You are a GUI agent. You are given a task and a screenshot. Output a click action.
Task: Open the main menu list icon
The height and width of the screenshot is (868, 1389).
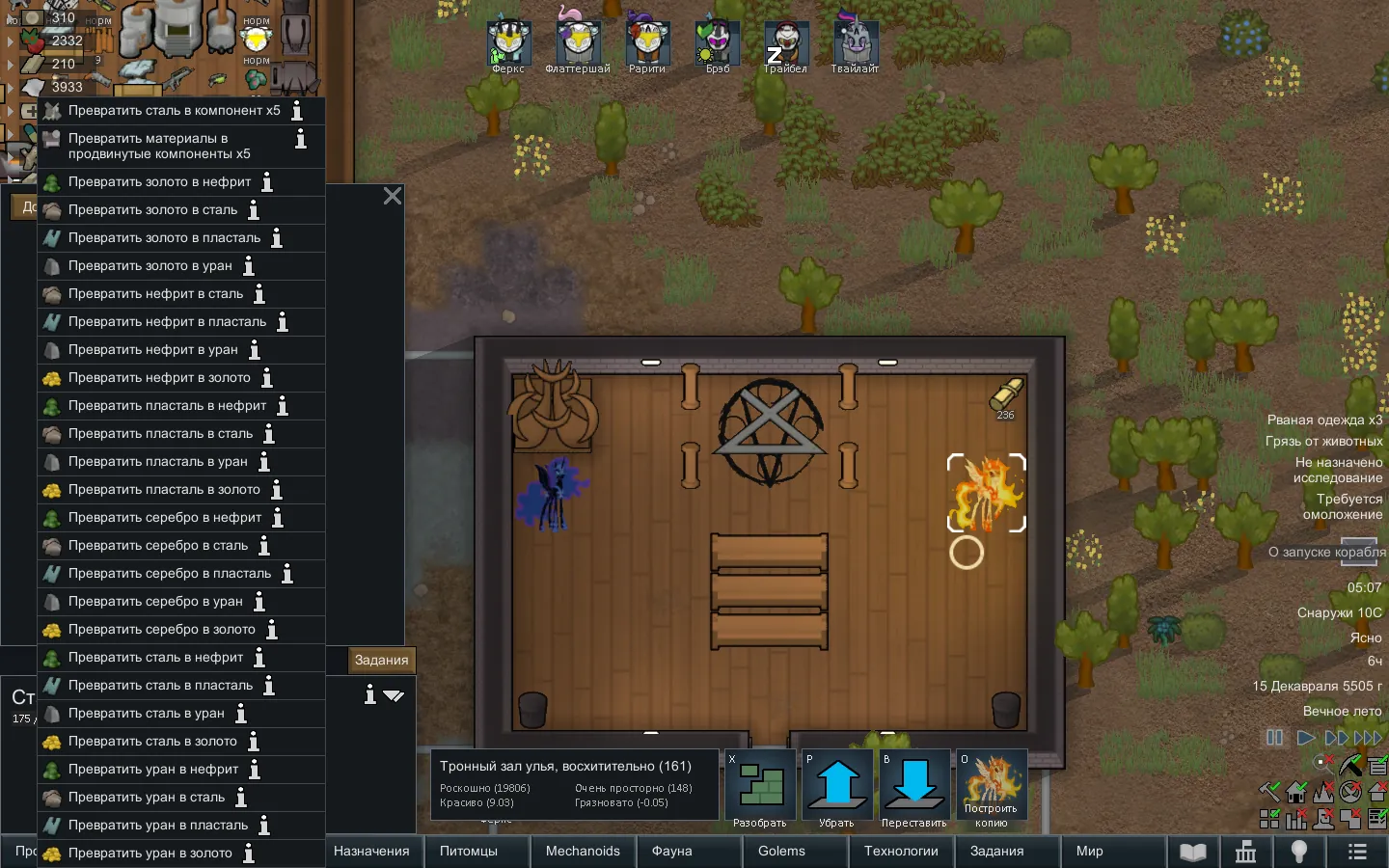click(x=1357, y=852)
